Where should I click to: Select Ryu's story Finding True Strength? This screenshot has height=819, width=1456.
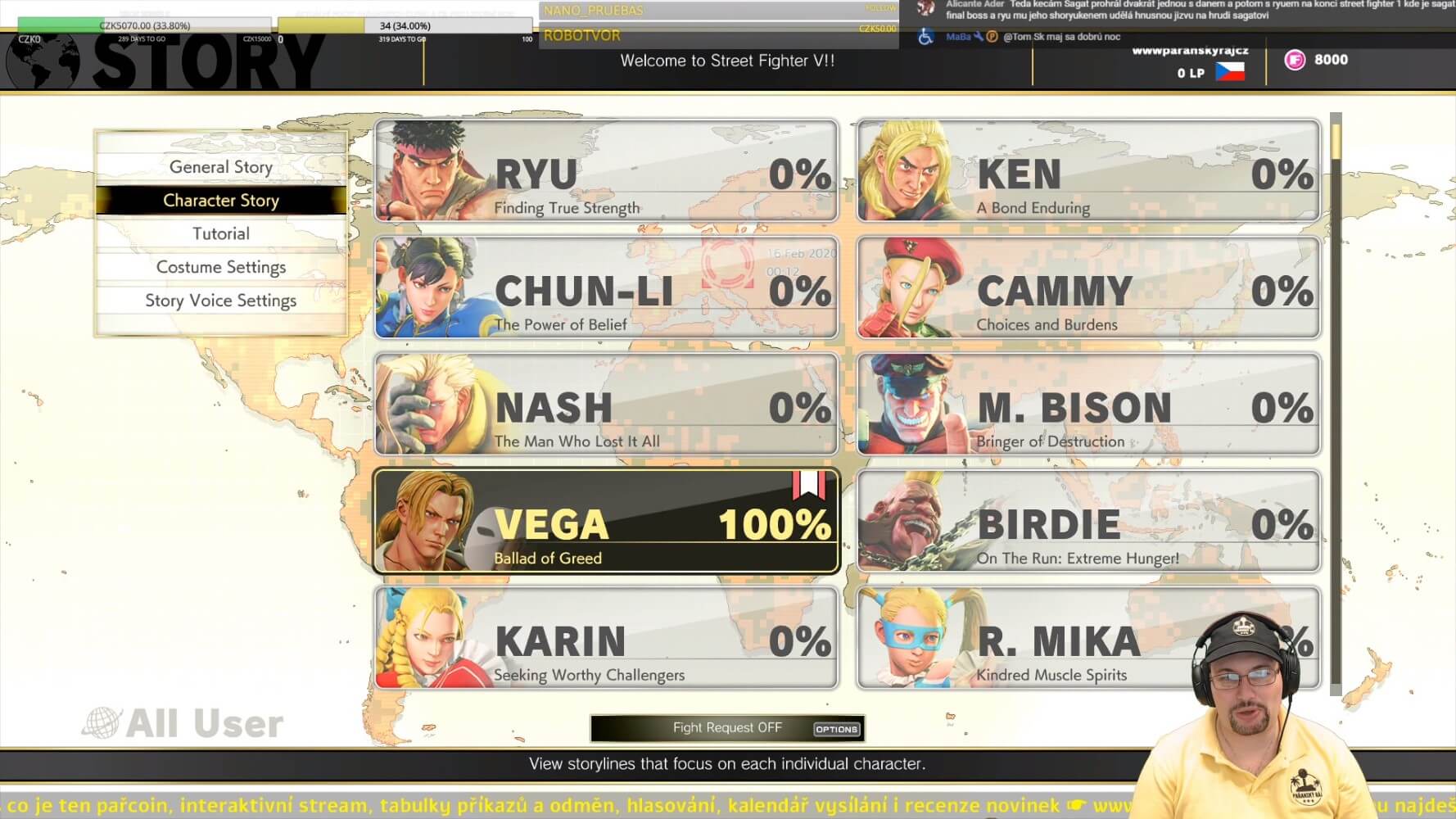pos(607,172)
